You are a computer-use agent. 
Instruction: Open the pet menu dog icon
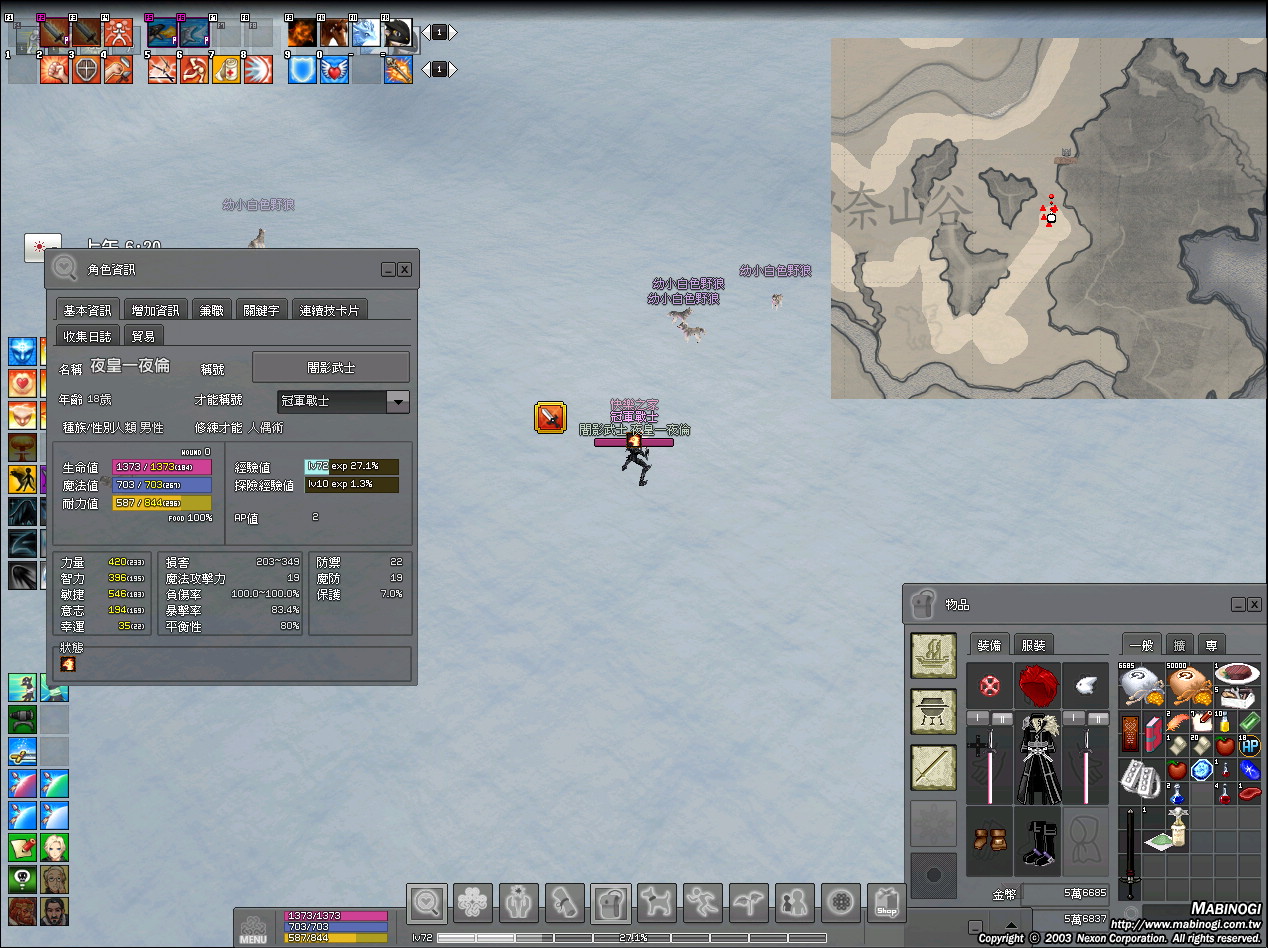pos(656,904)
